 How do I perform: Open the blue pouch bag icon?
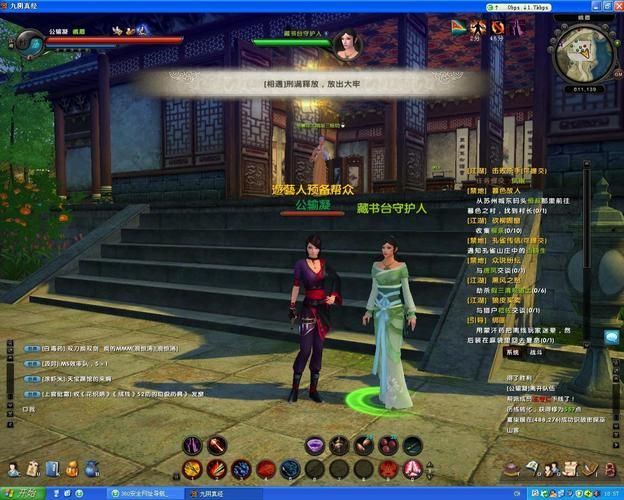[91, 467]
